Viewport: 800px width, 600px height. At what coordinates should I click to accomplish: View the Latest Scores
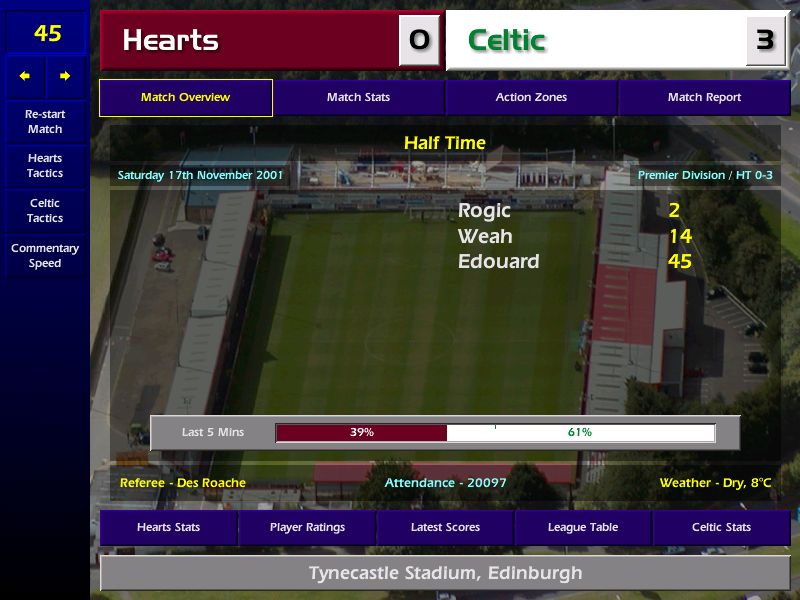coord(445,527)
